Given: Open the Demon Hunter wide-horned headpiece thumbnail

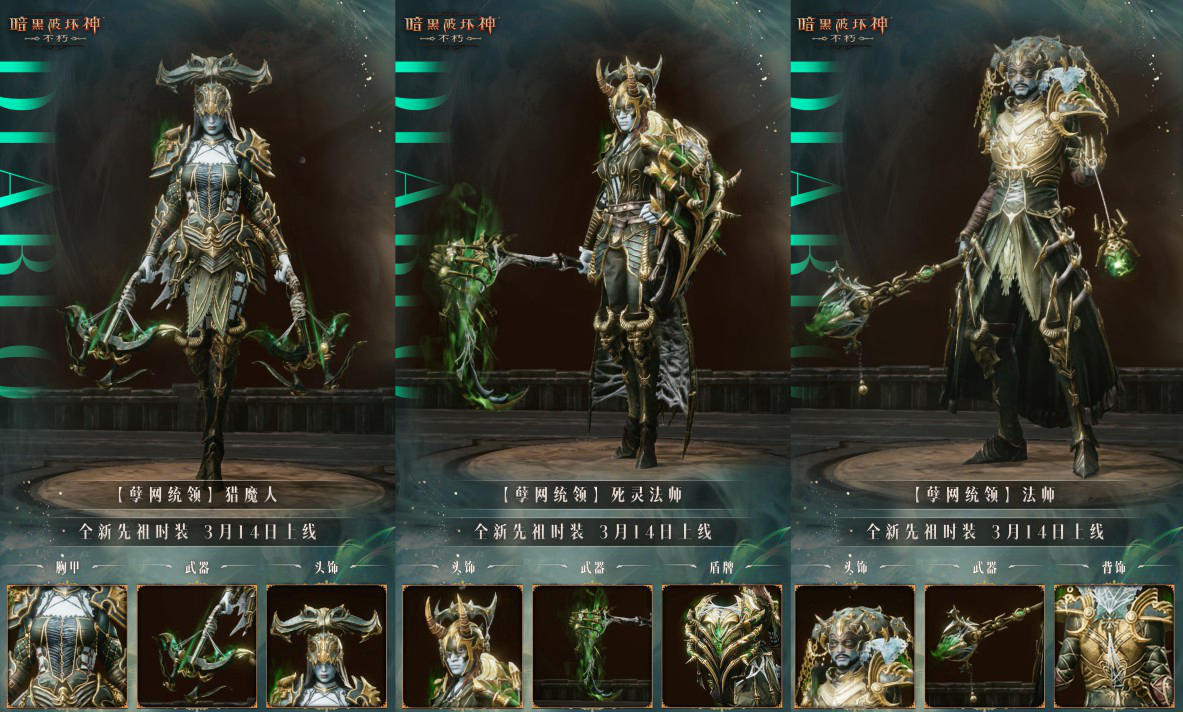Looking at the screenshot, I should pos(327,646).
